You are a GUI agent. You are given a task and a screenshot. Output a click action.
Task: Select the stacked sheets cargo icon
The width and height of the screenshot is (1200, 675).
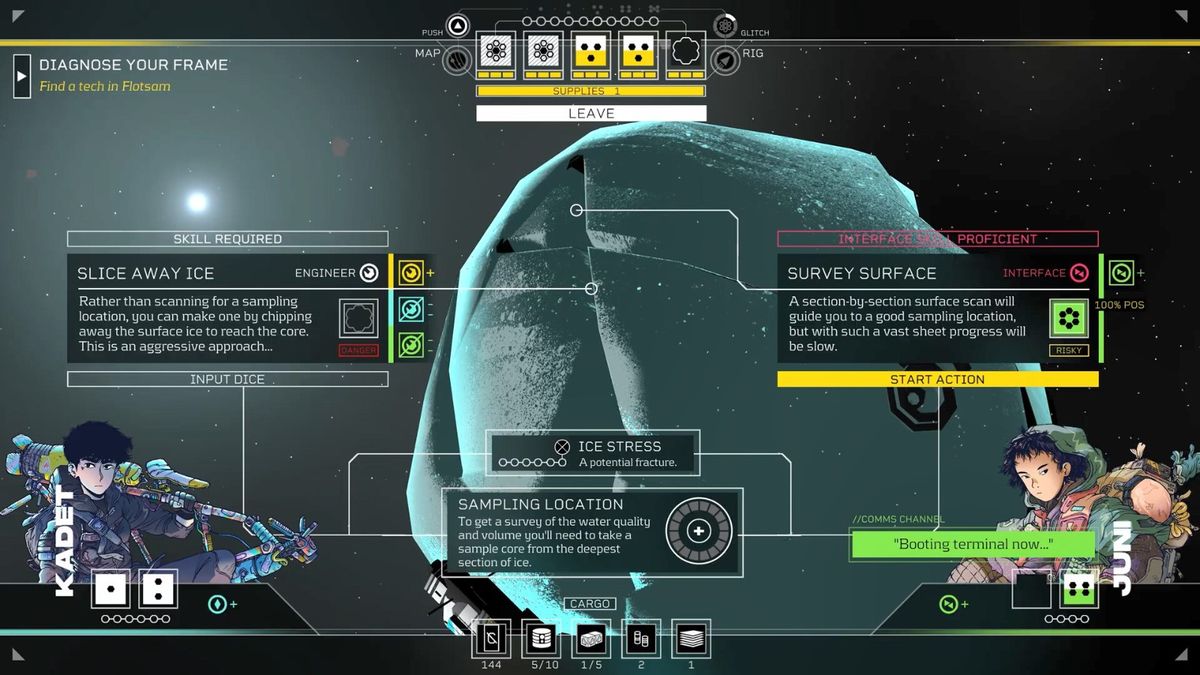click(691, 638)
